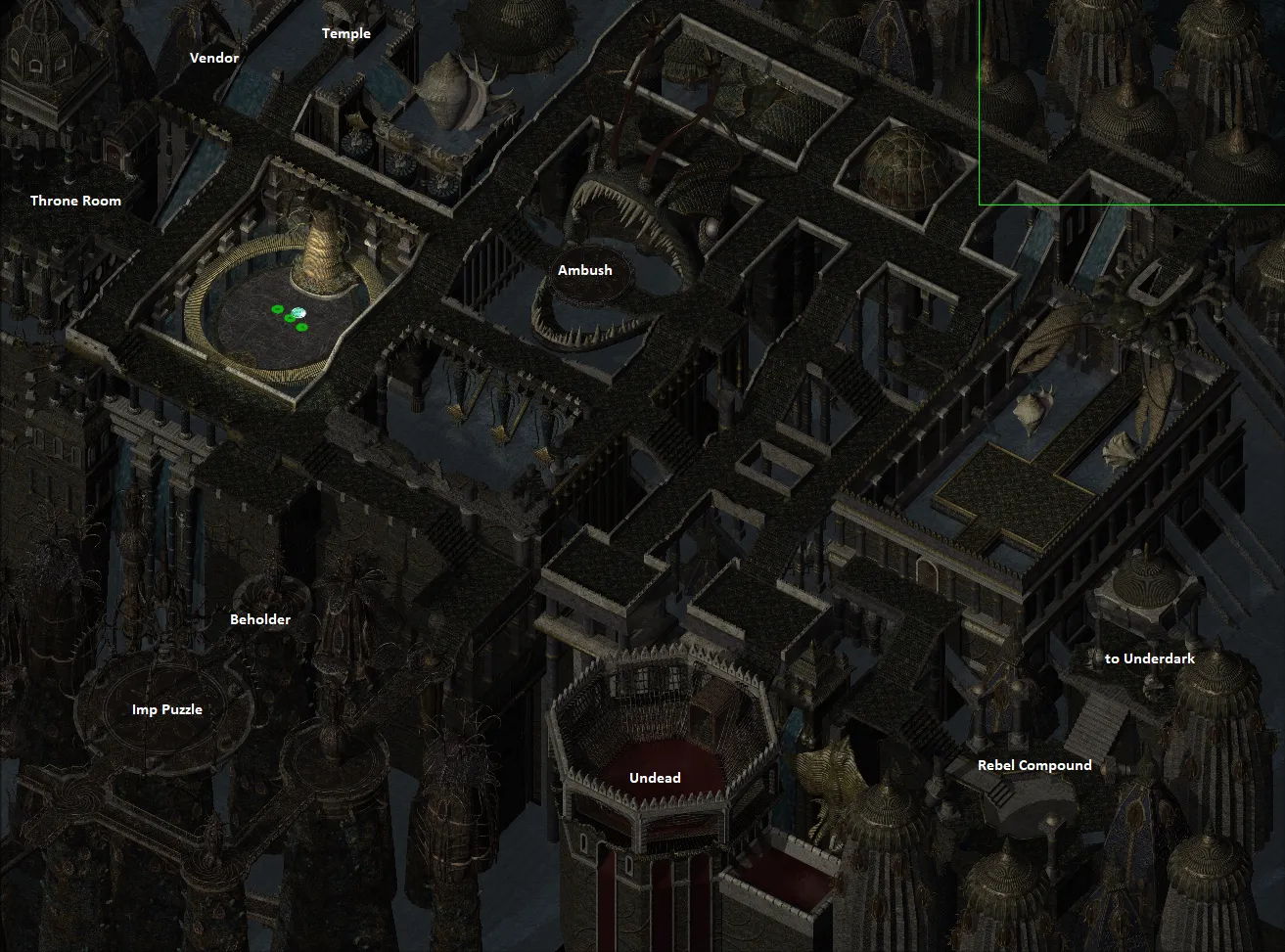The height and width of the screenshot is (952, 1285).
Task: Select the Ambush map marker
Action: tap(585, 270)
